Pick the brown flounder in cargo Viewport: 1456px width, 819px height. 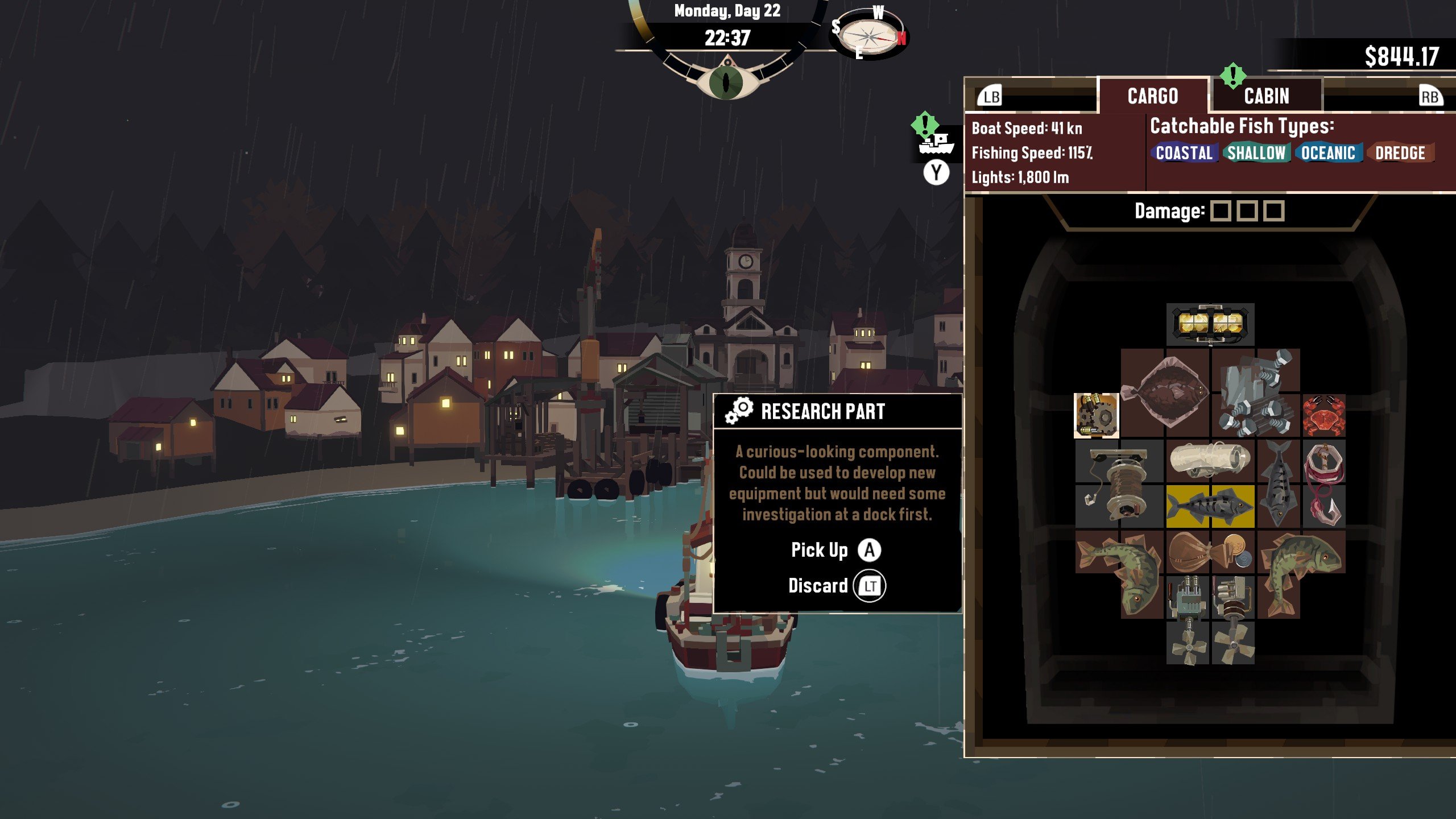[x=1165, y=394]
